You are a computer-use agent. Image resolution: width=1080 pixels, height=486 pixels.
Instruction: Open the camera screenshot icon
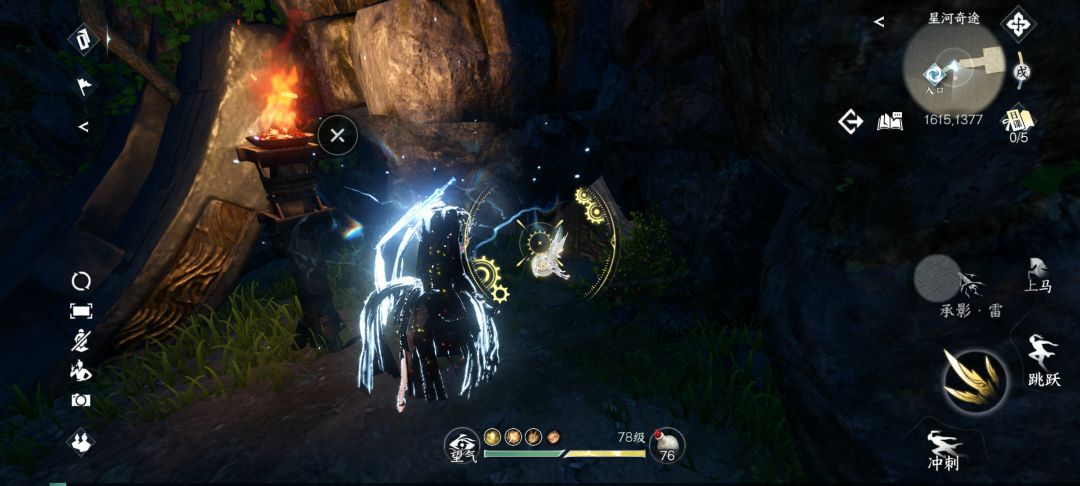(80, 400)
